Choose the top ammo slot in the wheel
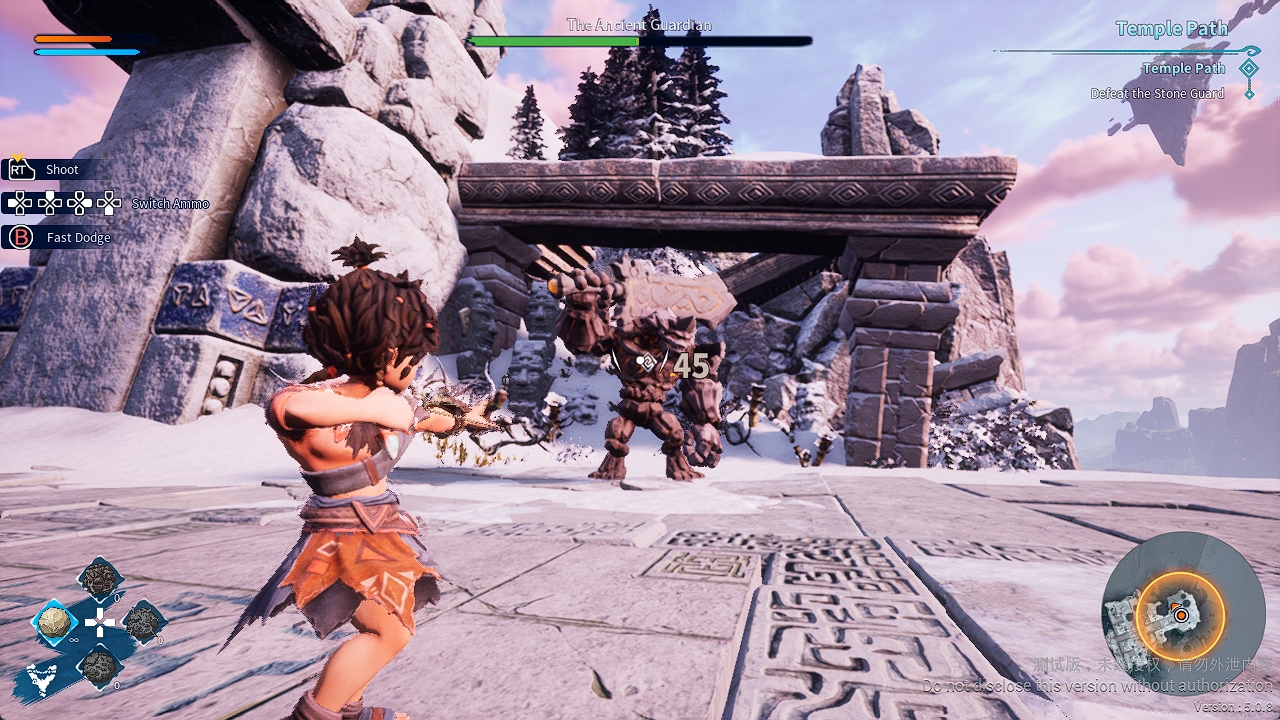 point(100,579)
